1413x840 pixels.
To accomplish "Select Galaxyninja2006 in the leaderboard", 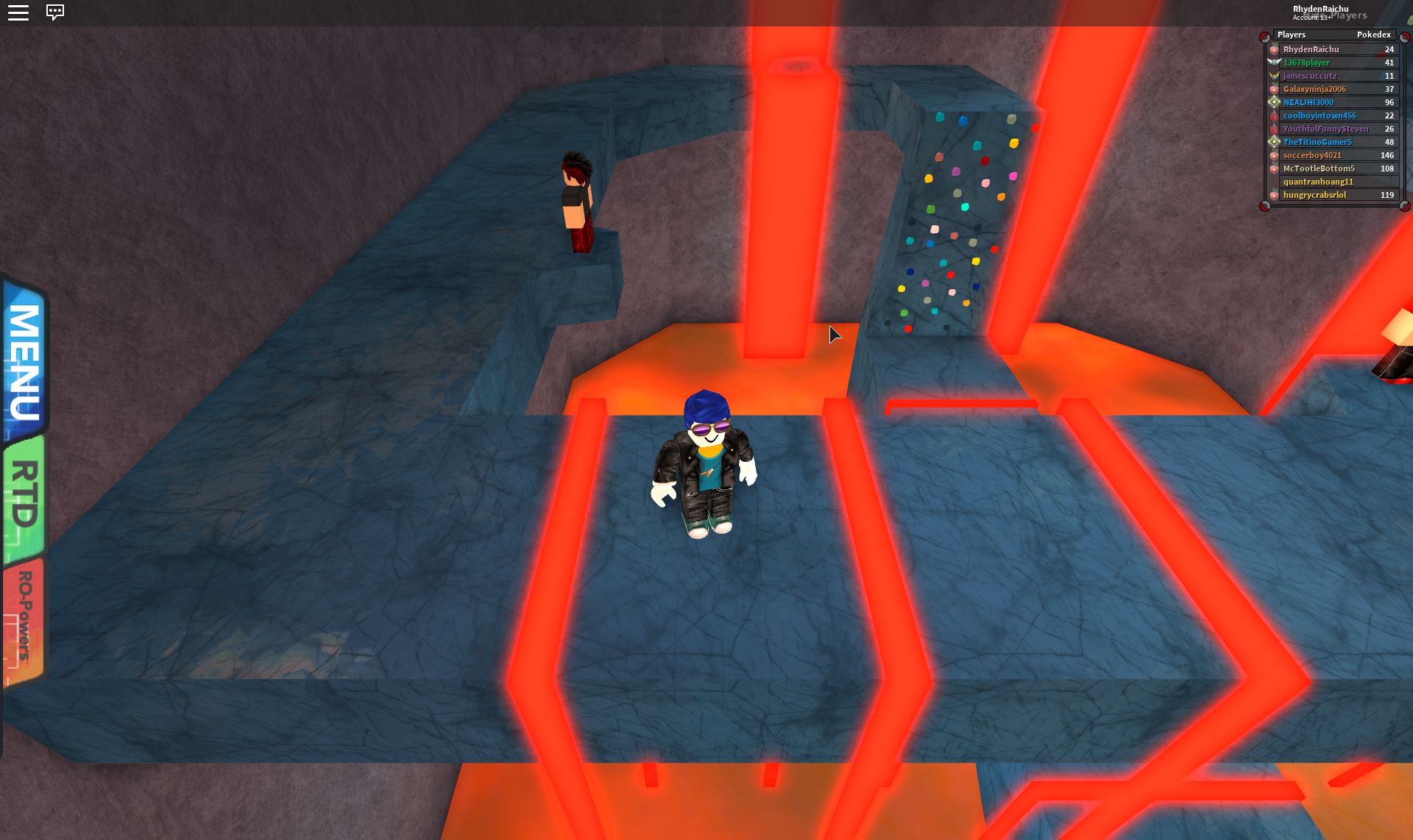I will 1314,89.
